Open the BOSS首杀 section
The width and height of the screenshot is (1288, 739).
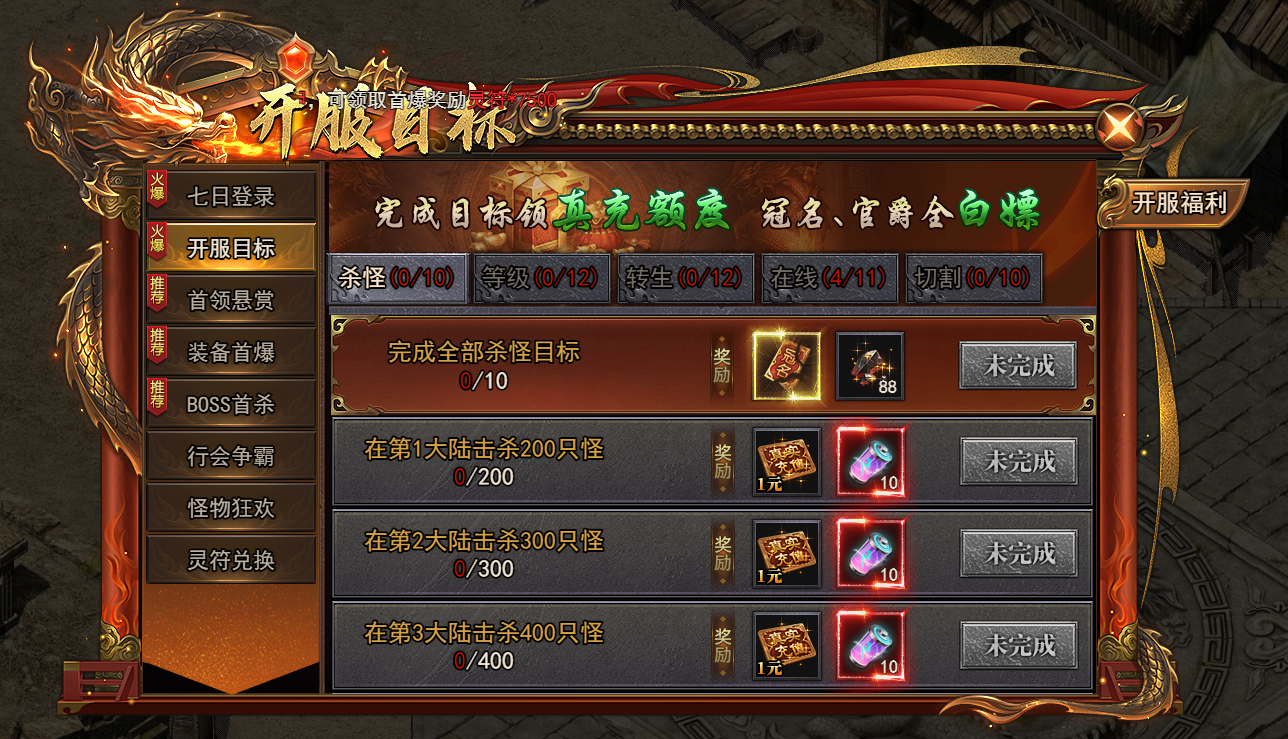pos(231,404)
